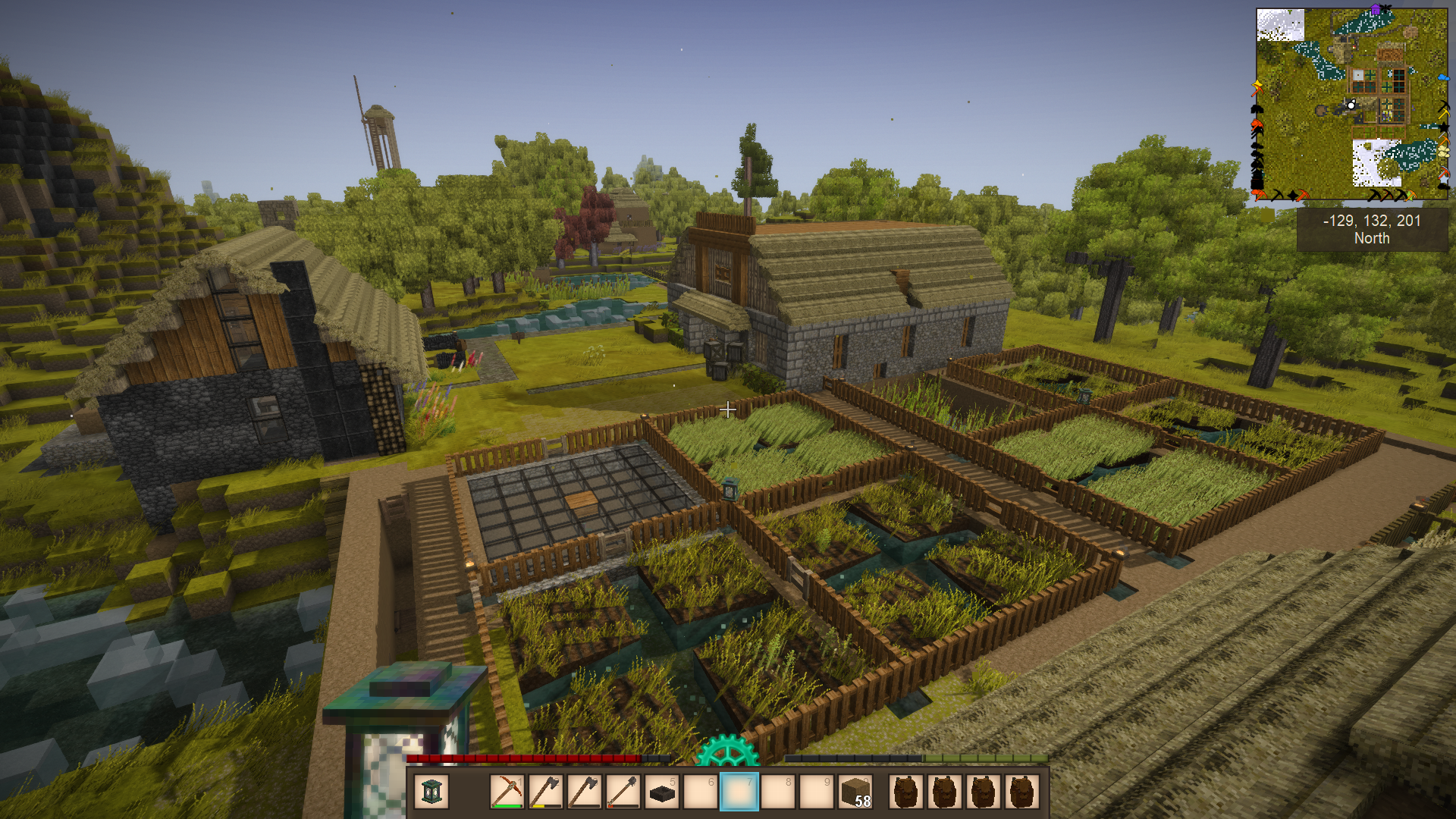
Task: Select the block stack of 58
Action: [x=856, y=792]
